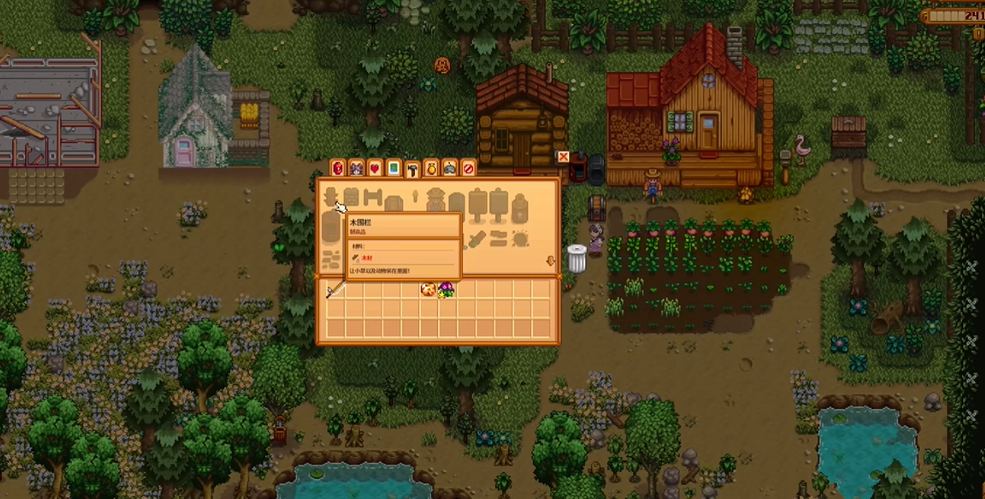Select the scythe tool in the inventory
Viewport: 985px width, 499px height.
point(335,290)
